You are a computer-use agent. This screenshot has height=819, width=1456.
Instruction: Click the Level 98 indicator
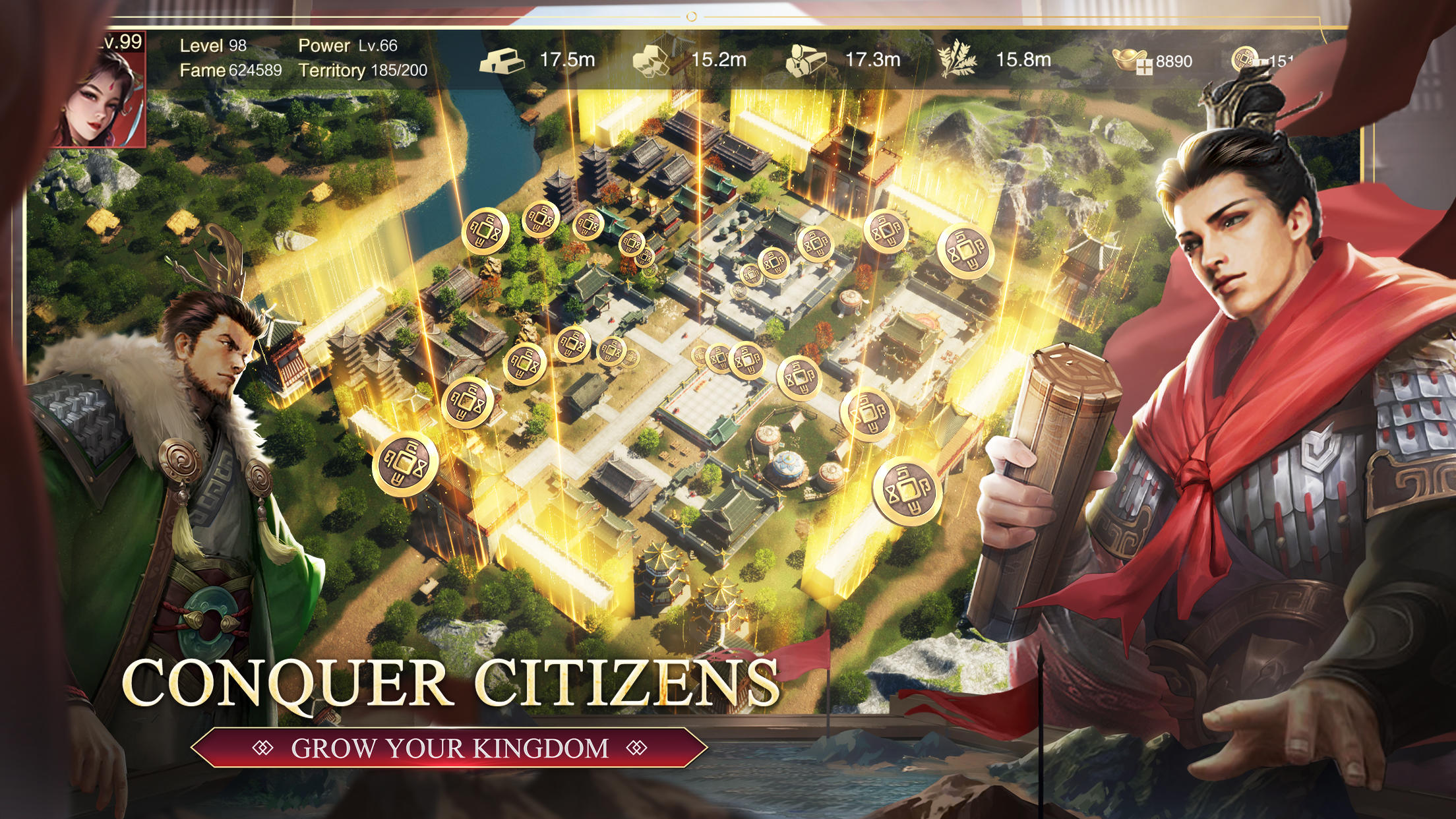(211, 46)
